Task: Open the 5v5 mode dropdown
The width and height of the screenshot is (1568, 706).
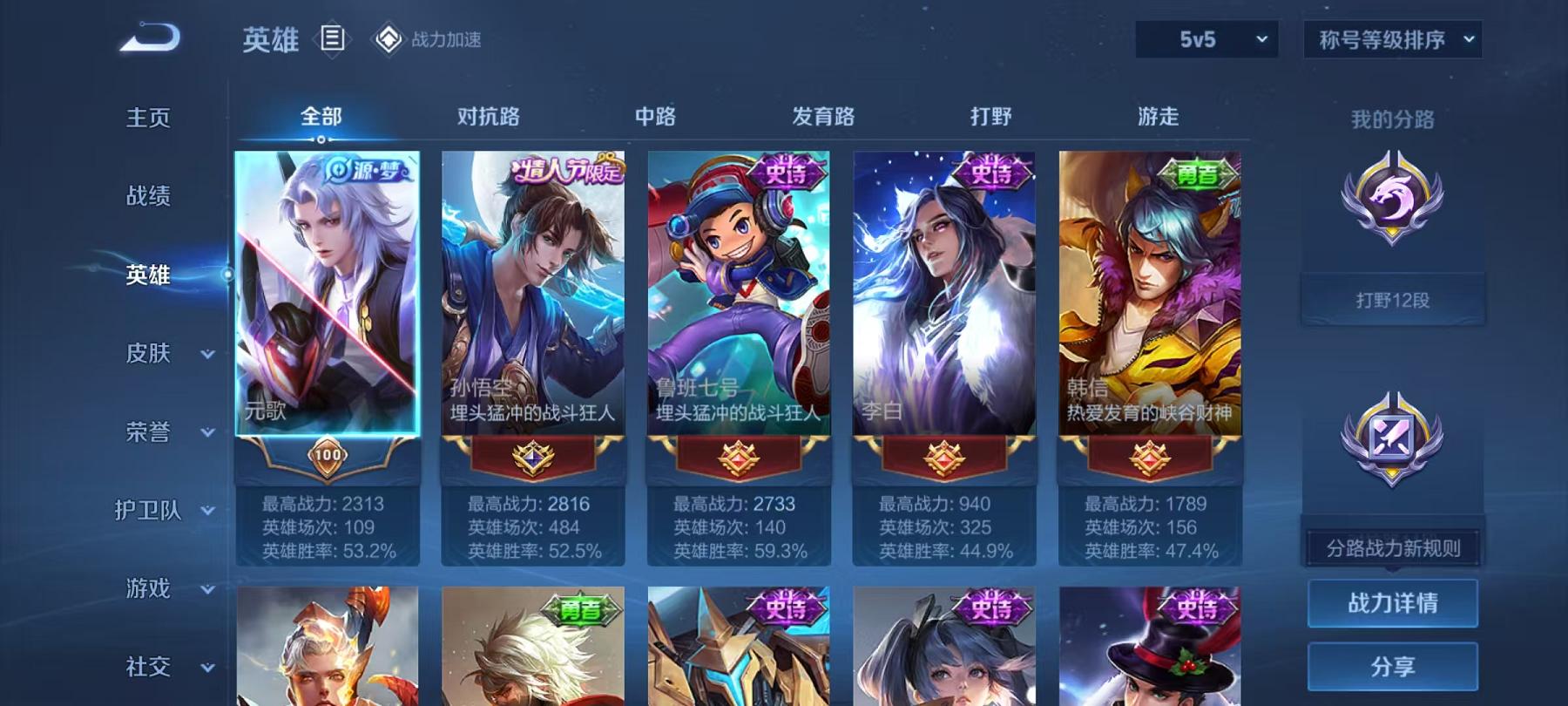Action: click(1209, 39)
